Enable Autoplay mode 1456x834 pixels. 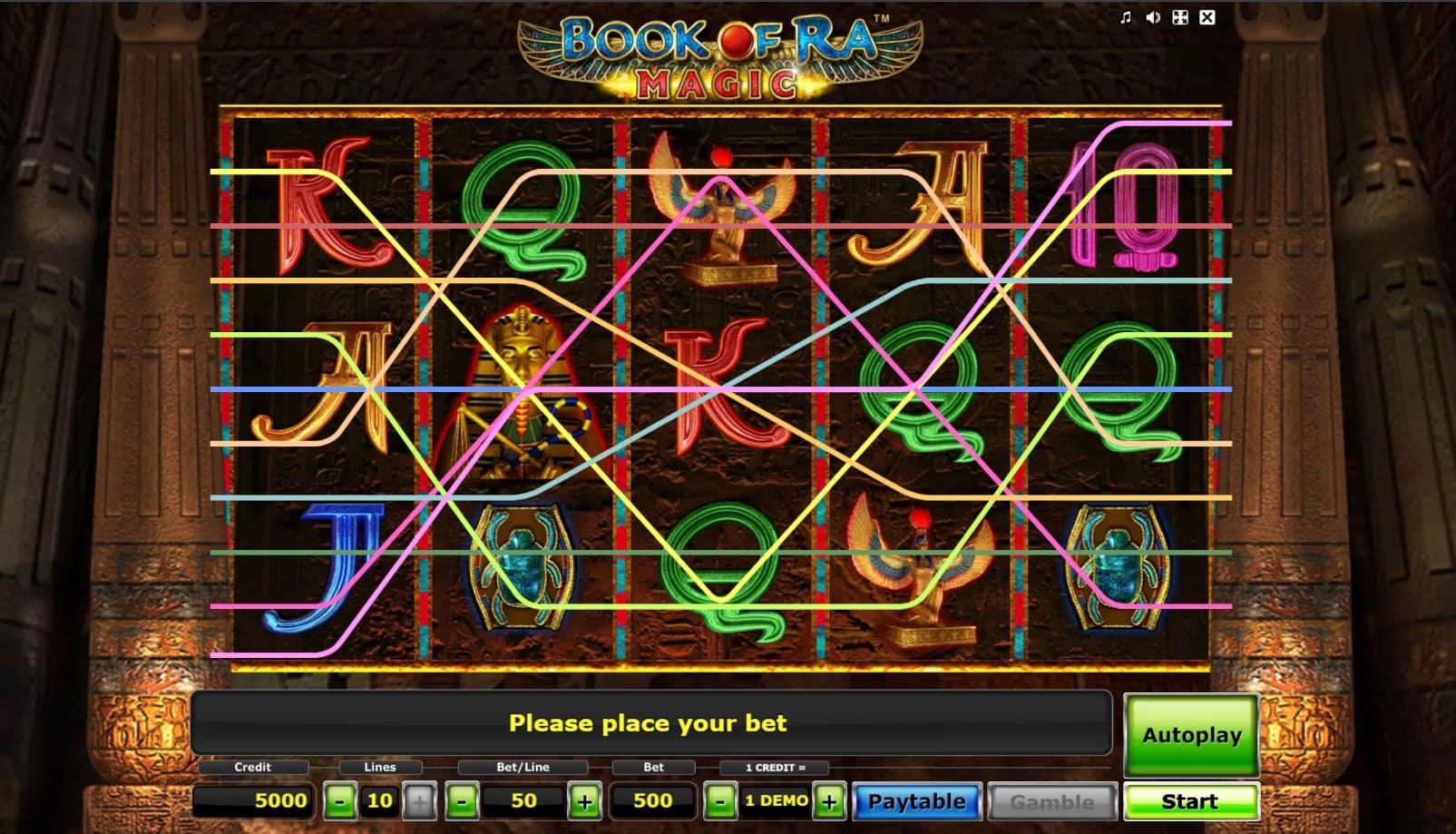click(1189, 735)
